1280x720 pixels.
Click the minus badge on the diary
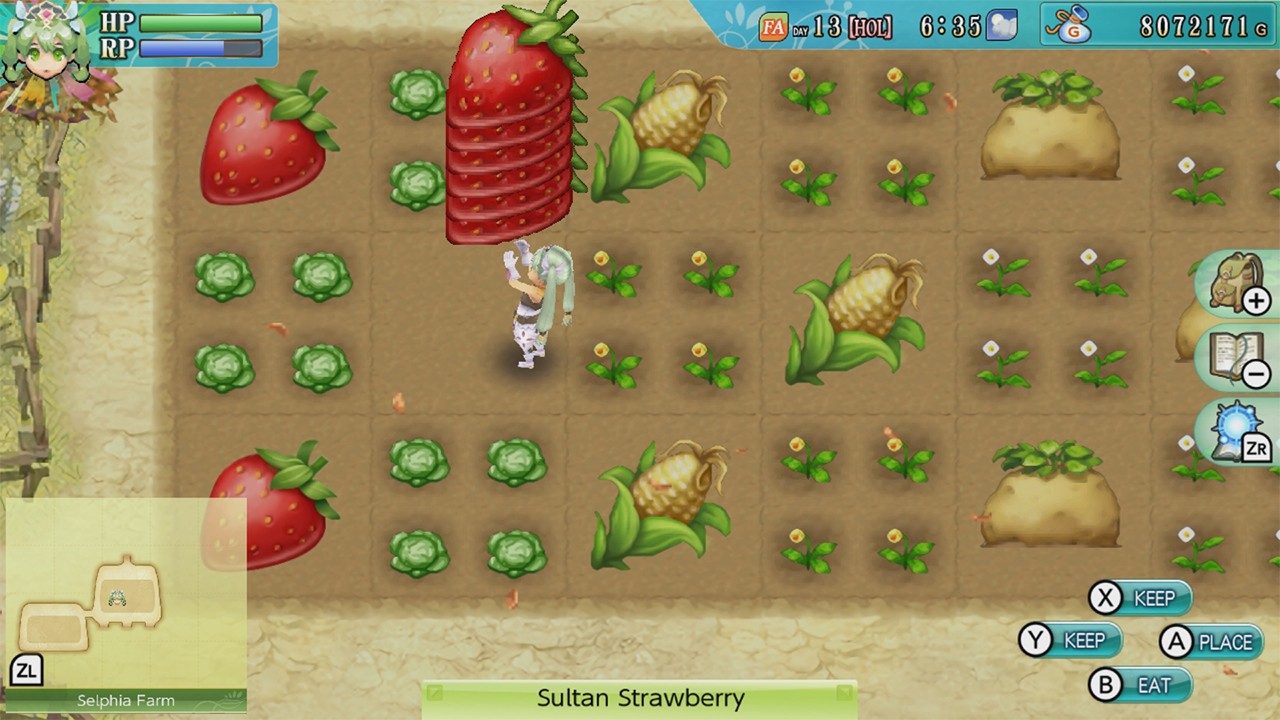point(1258,372)
